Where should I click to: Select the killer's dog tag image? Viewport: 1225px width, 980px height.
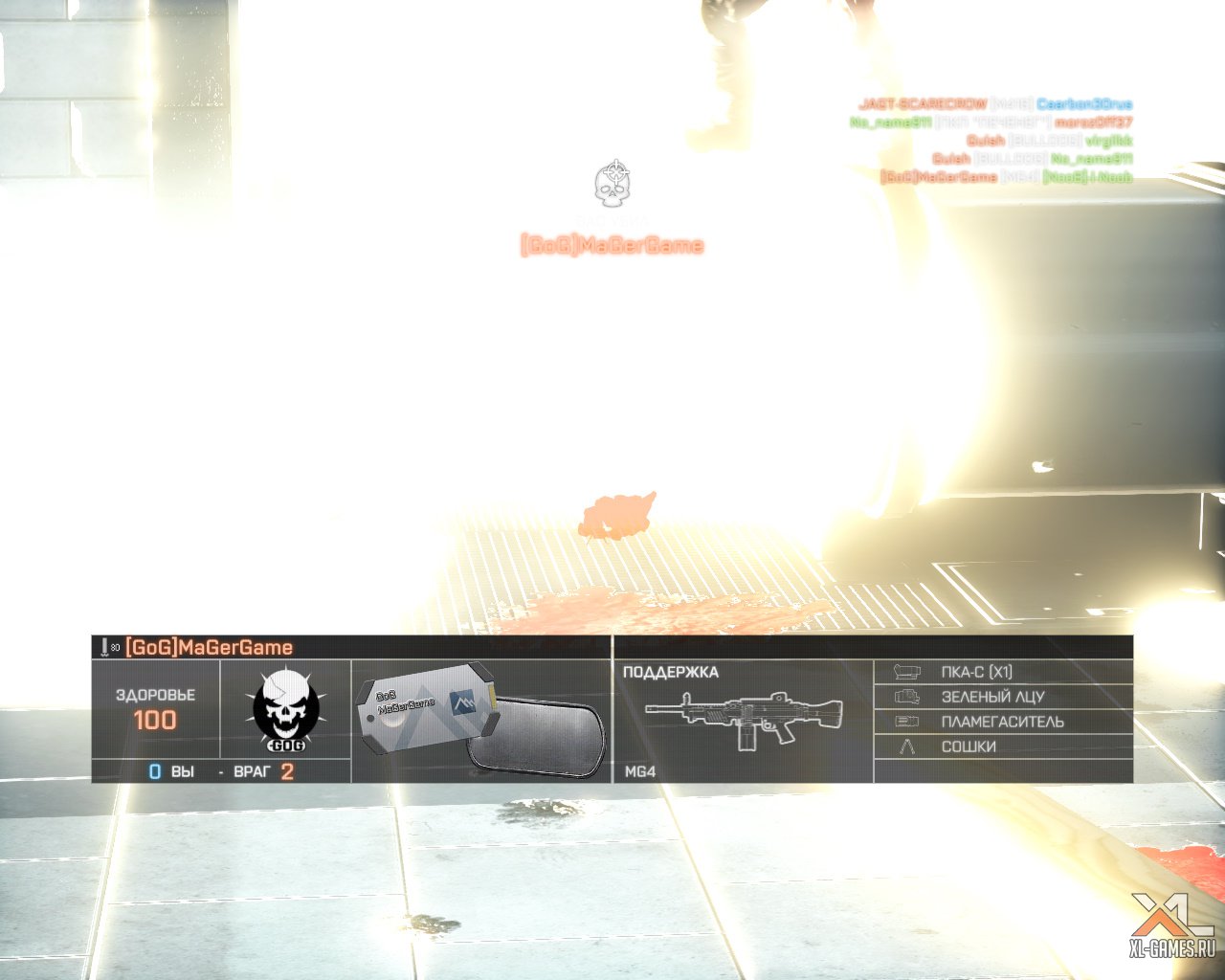tap(479, 721)
